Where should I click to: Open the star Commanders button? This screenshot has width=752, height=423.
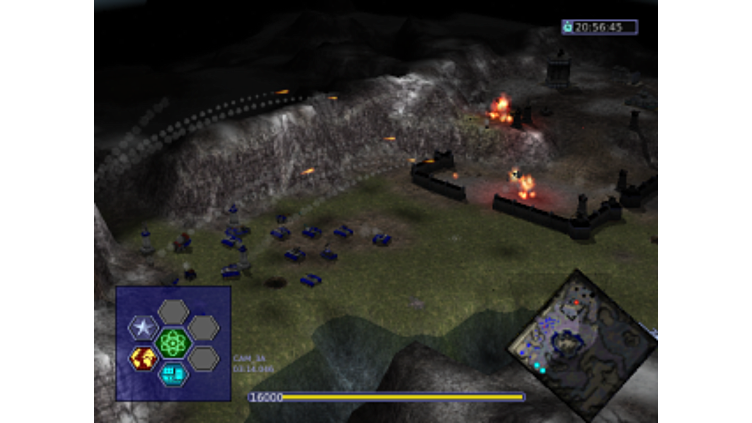point(143,328)
